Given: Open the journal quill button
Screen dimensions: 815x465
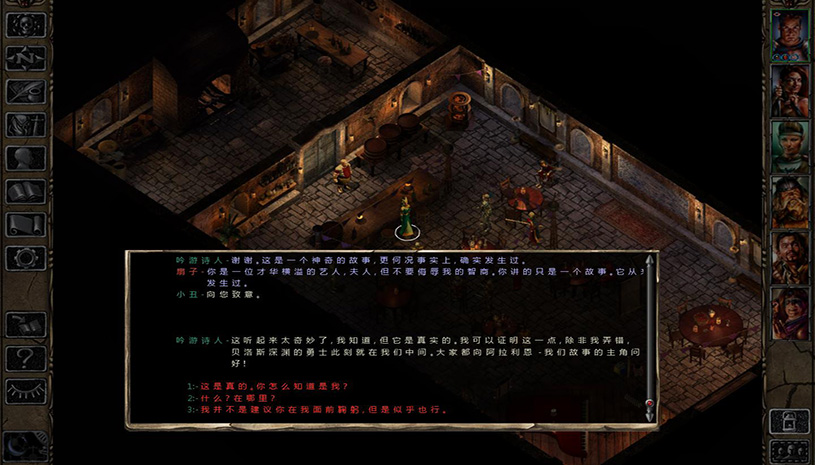Looking at the screenshot, I should point(26,91).
